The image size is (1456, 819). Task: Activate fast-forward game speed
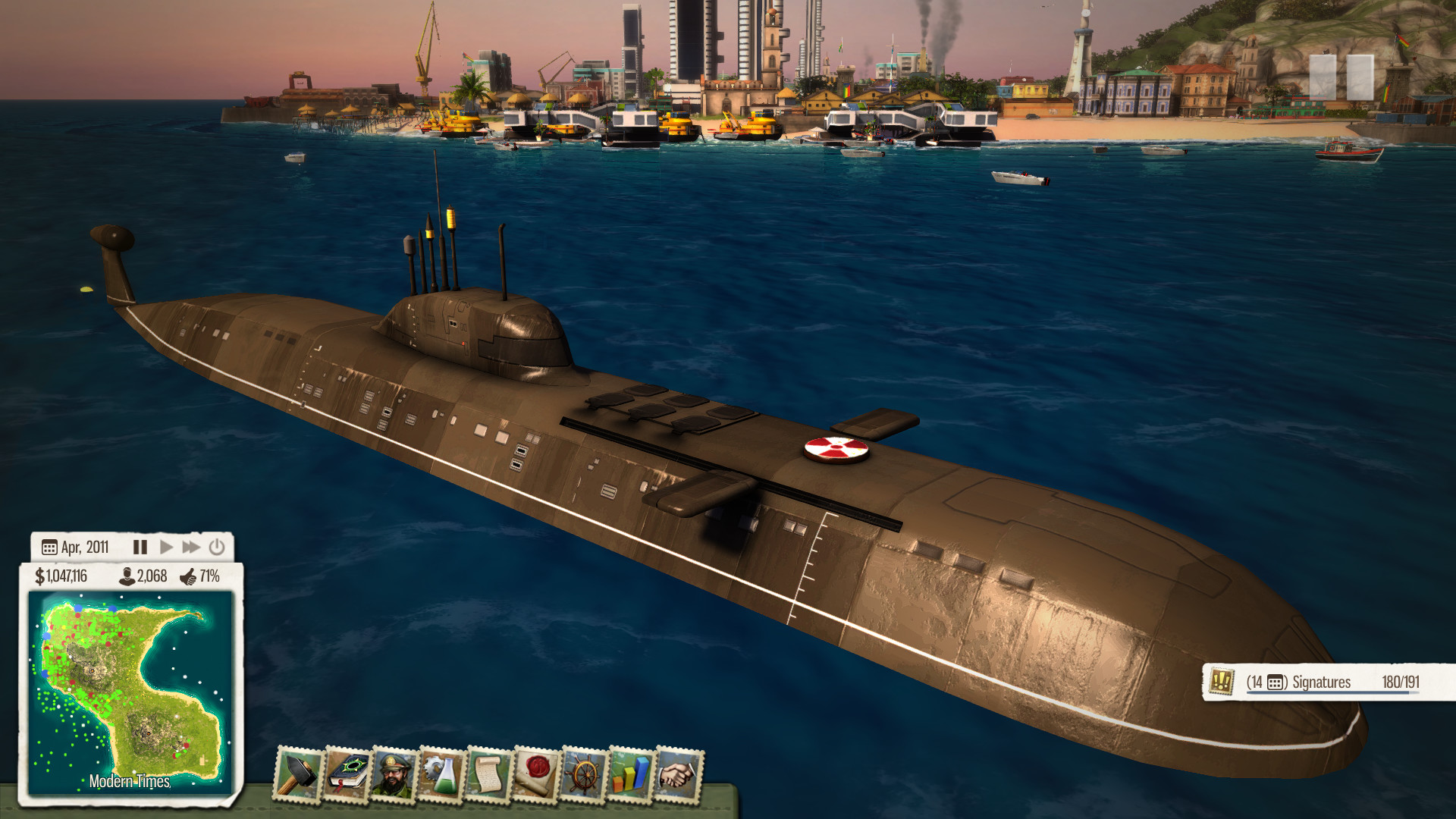tap(191, 547)
